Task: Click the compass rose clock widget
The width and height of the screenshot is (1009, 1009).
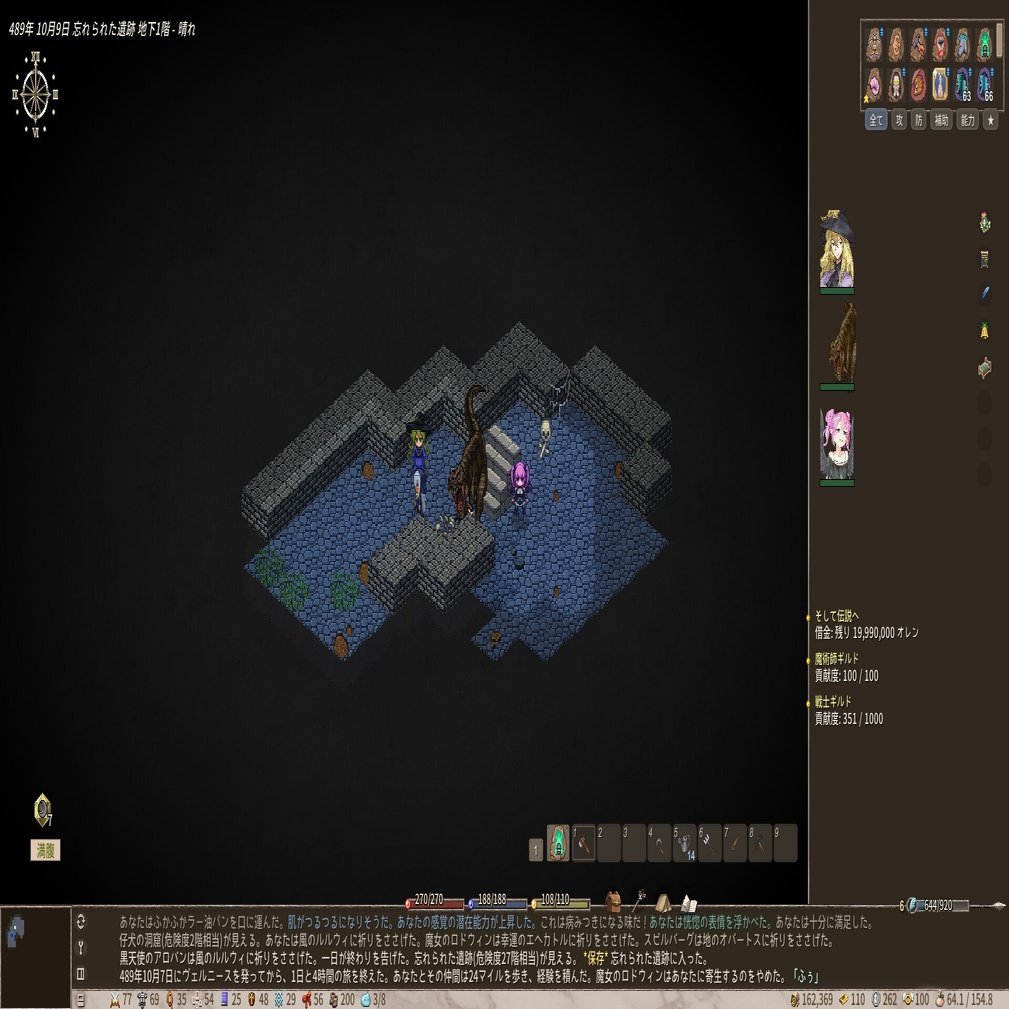Action: (x=36, y=94)
